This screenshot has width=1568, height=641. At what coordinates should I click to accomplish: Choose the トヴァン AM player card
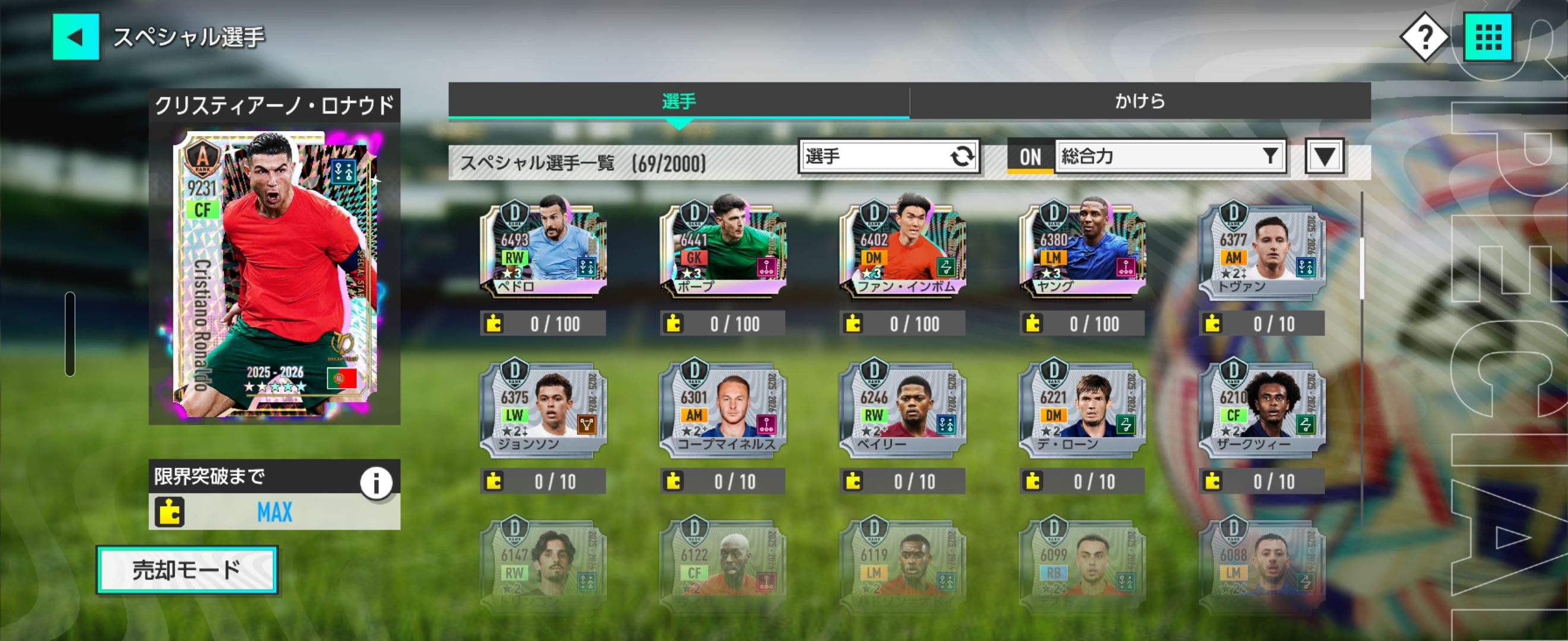coord(1262,249)
